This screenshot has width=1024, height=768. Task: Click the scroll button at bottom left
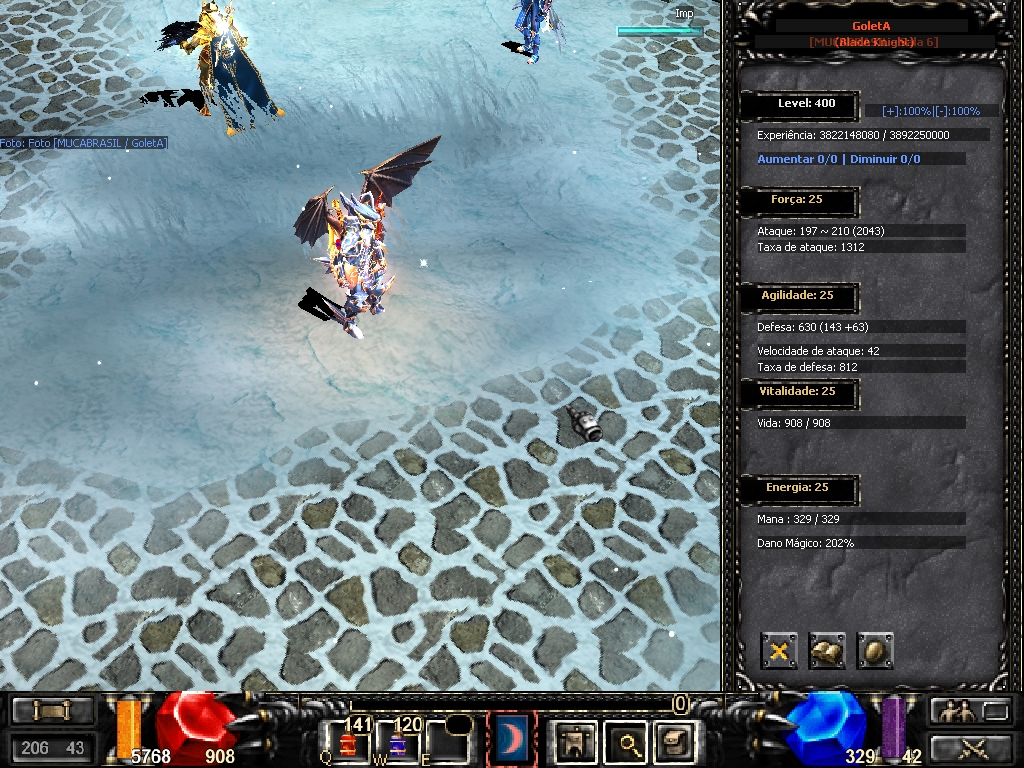point(52,711)
